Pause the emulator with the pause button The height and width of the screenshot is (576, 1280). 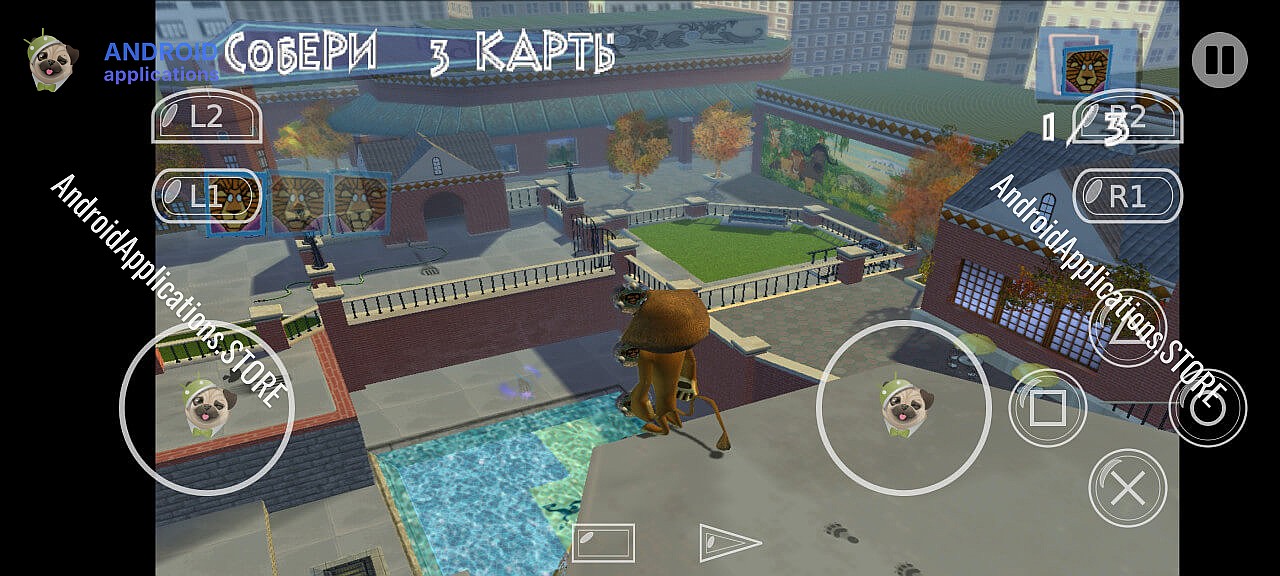(1219, 60)
